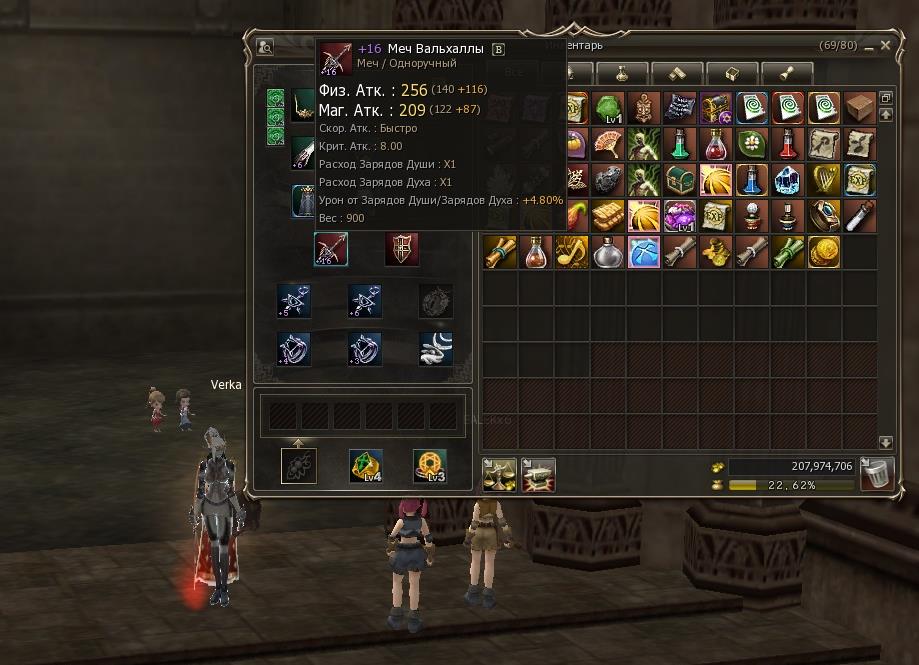Select the Lv4 green jewel slot
919x665 pixels.
point(366,466)
